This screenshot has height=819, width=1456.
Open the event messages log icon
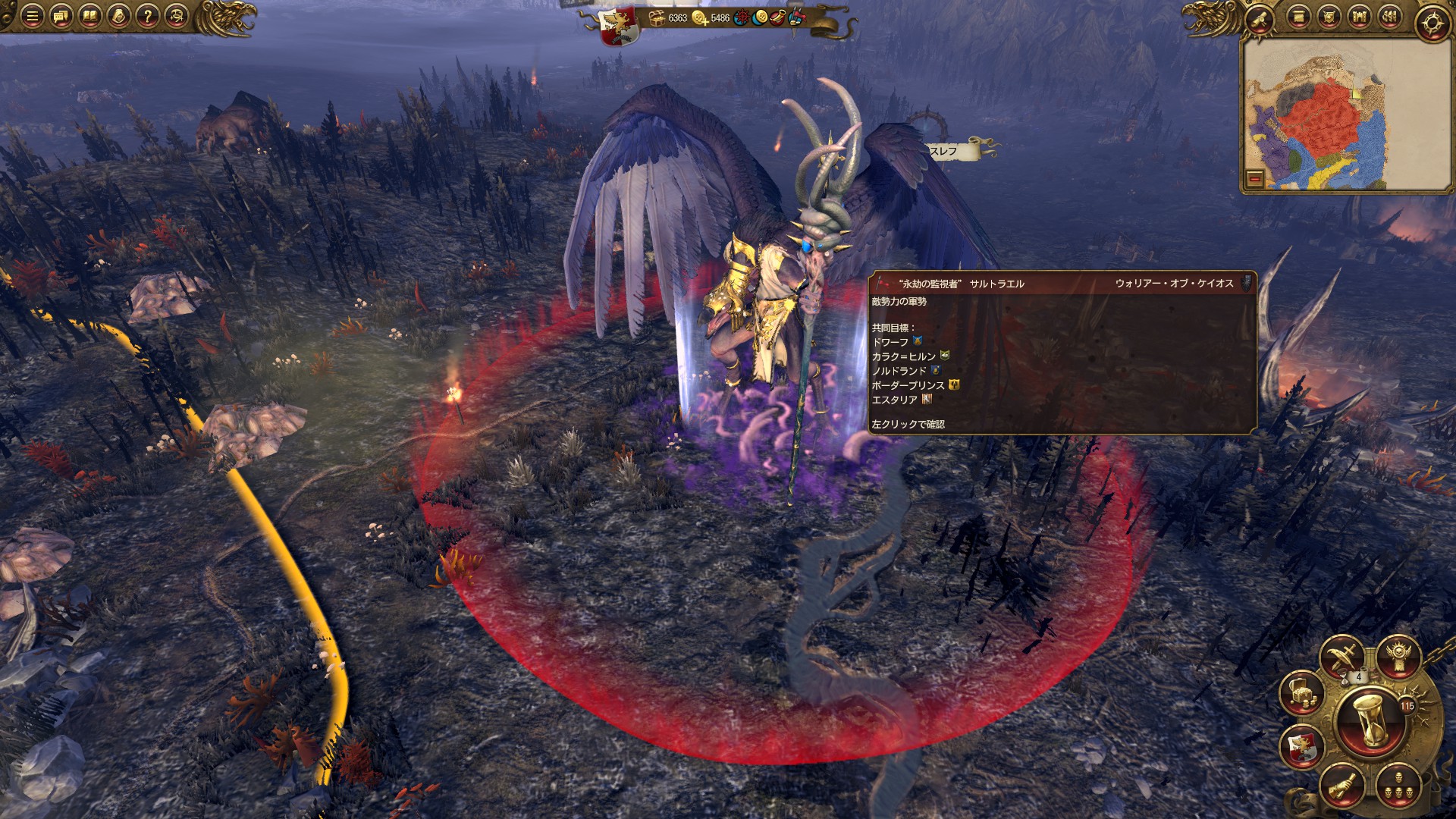(61, 16)
